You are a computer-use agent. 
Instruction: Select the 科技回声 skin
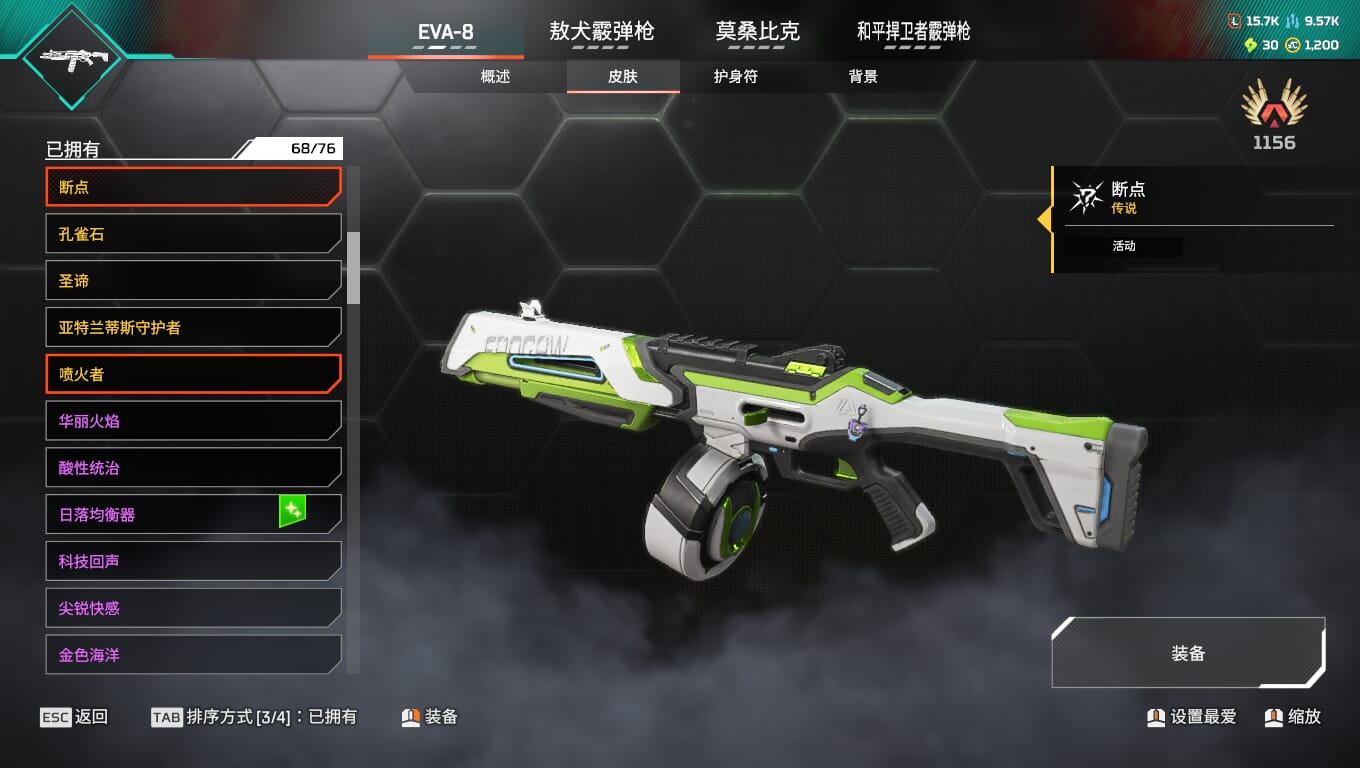point(193,561)
